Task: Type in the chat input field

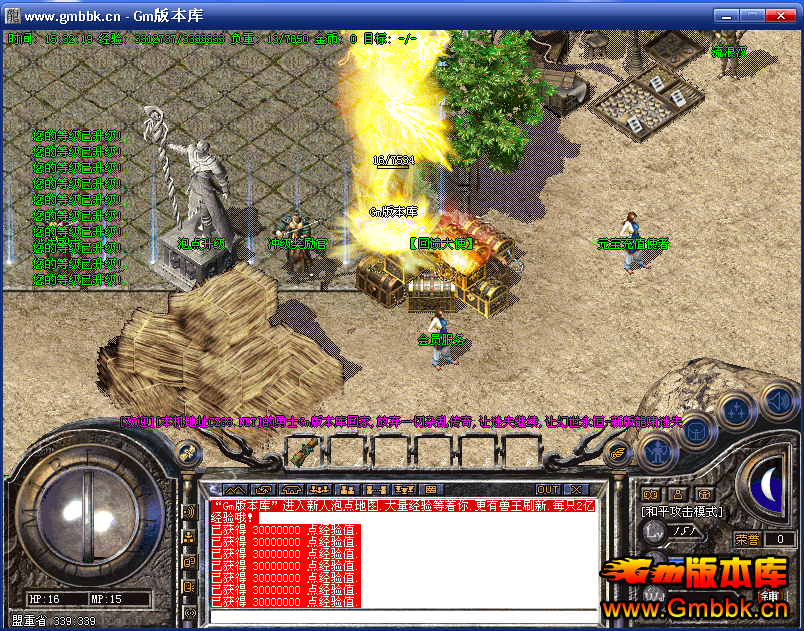Action: coord(400,615)
